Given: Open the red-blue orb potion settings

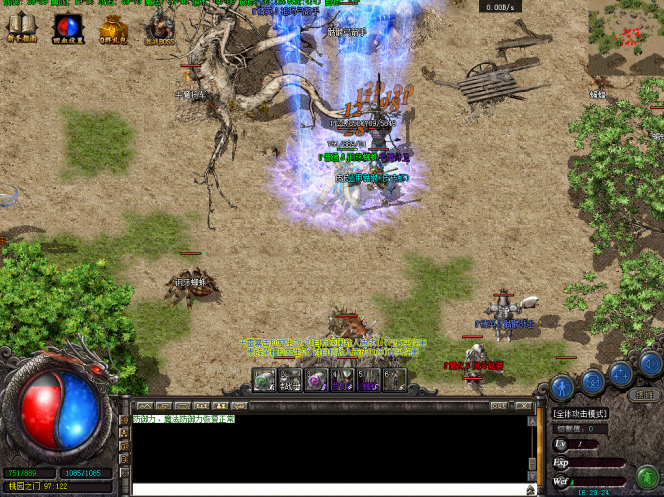Looking at the screenshot, I should (x=68, y=29).
